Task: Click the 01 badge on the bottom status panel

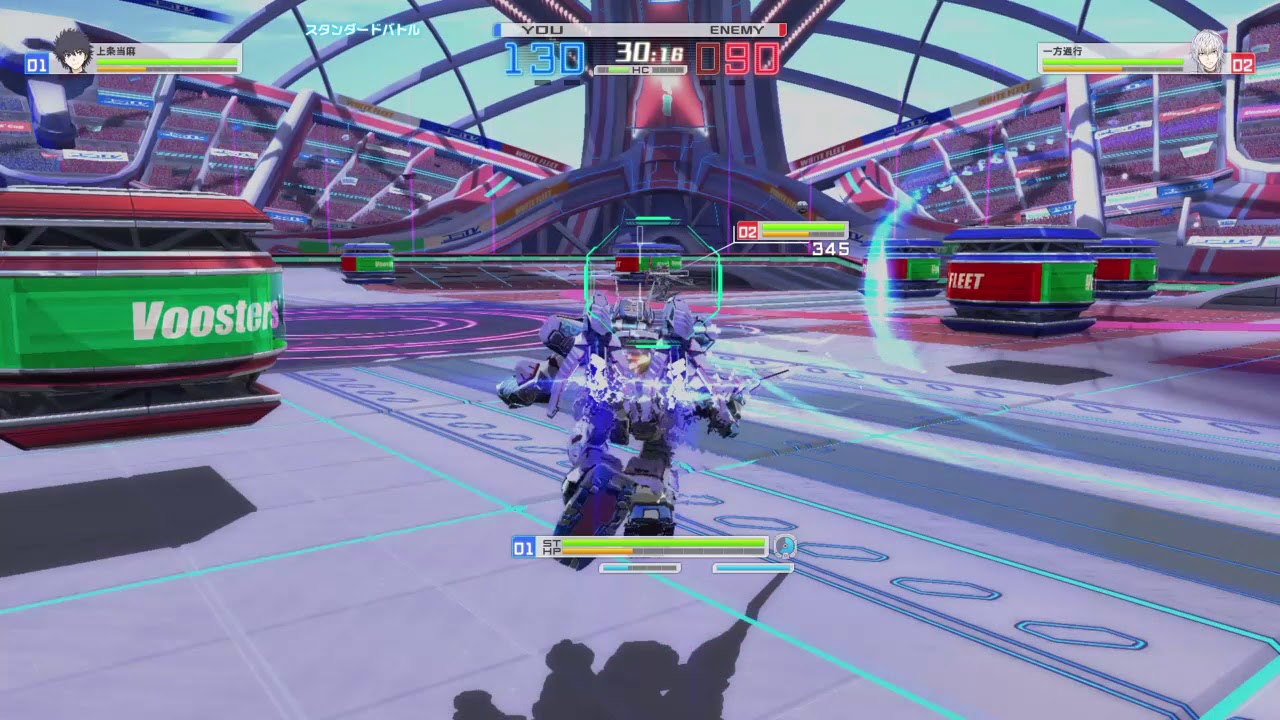Action: click(x=523, y=548)
